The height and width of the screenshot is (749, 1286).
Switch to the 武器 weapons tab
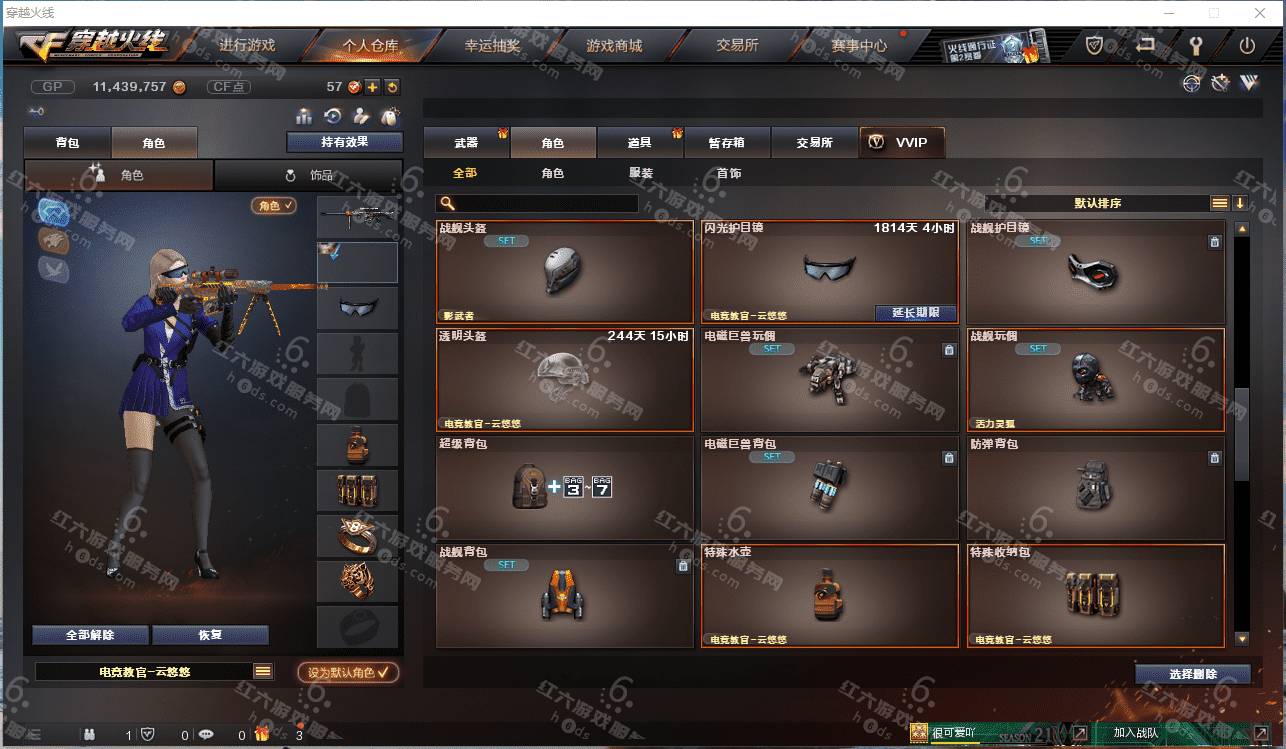(466, 143)
